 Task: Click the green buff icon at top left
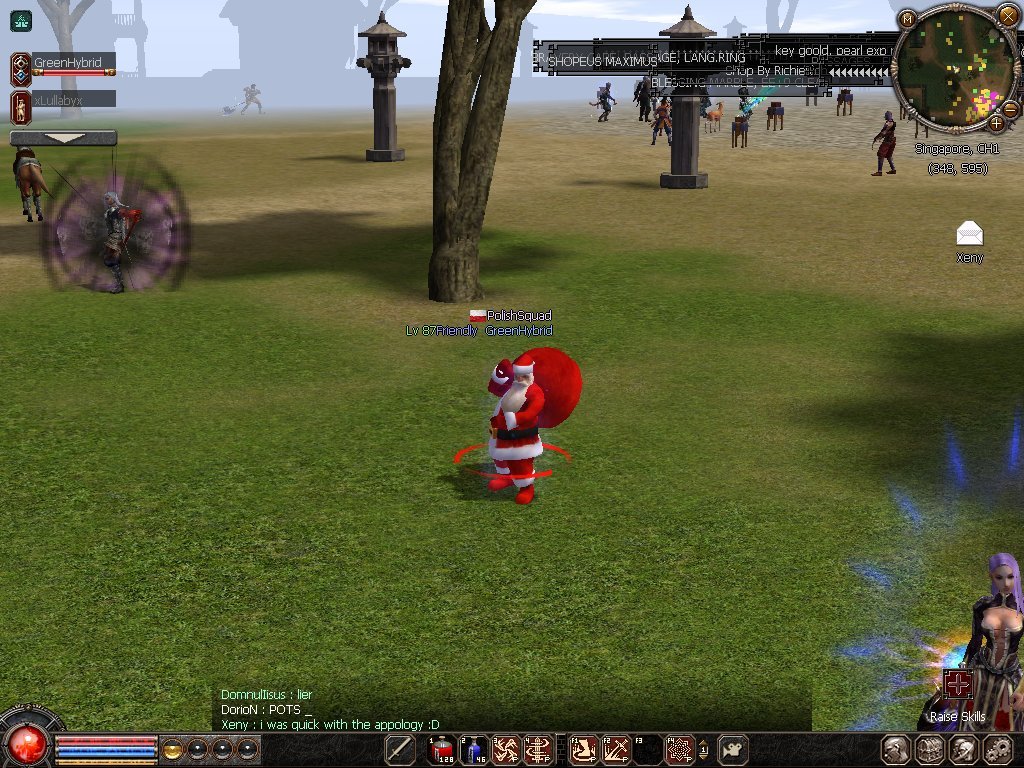(20, 20)
